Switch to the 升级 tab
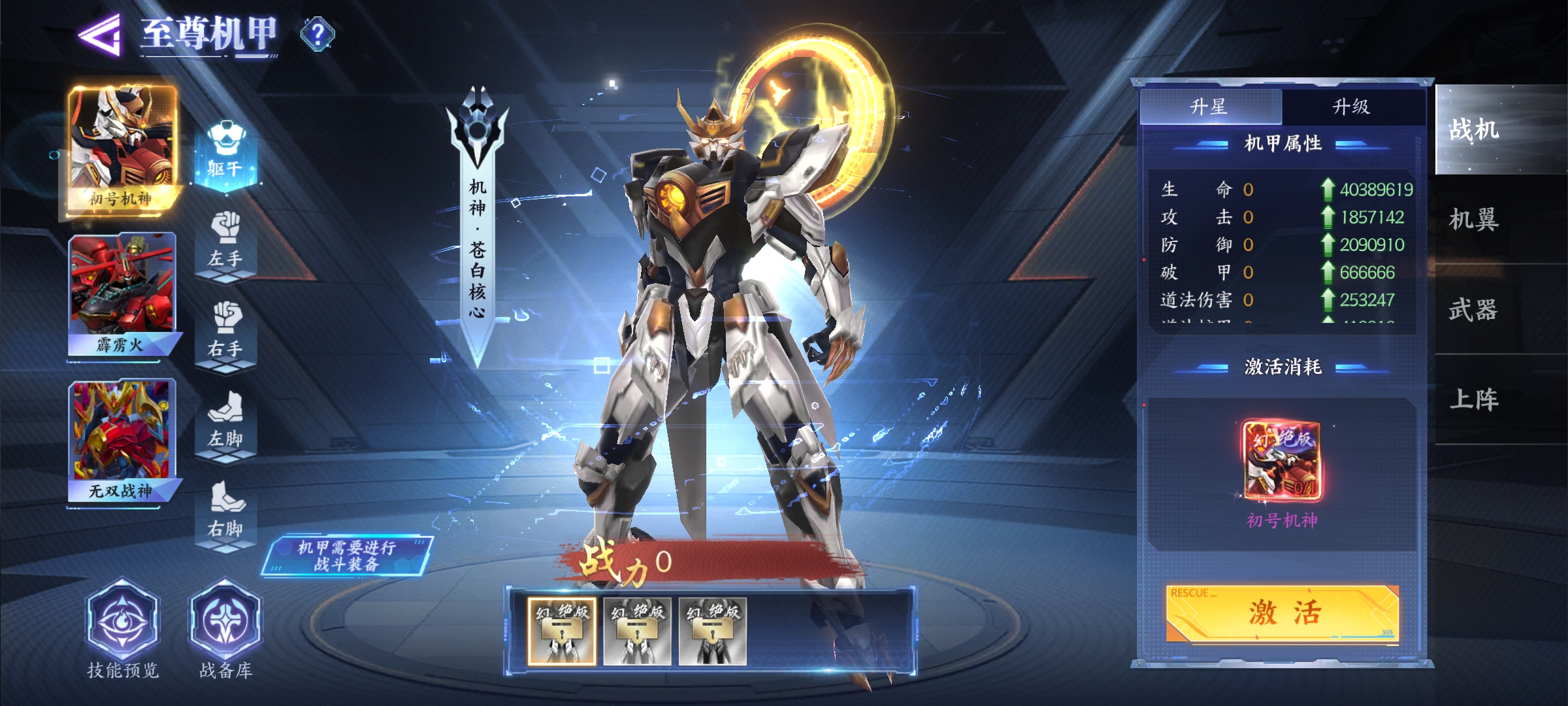Viewport: 1568px width, 706px height. pyautogui.click(x=1351, y=107)
